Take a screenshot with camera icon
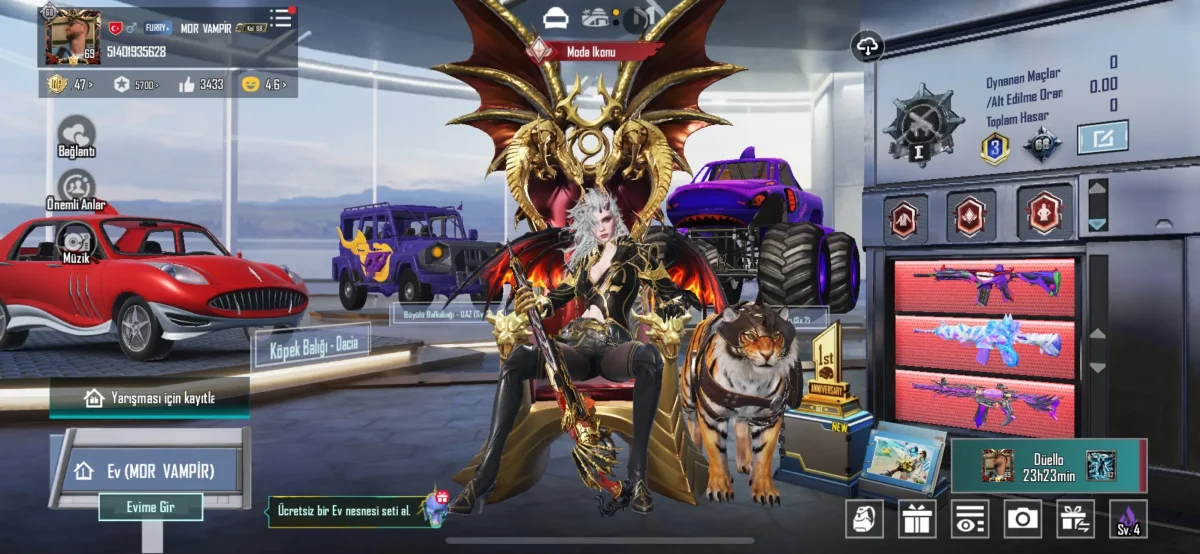Screen dimensions: 1200x554 (1022, 518)
